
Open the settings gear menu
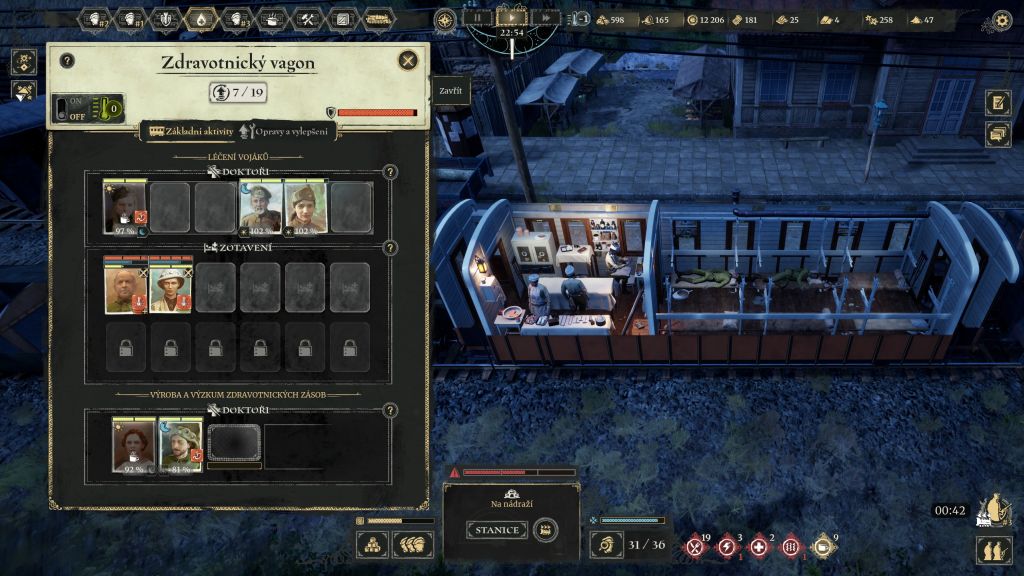click(x=1001, y=19)
